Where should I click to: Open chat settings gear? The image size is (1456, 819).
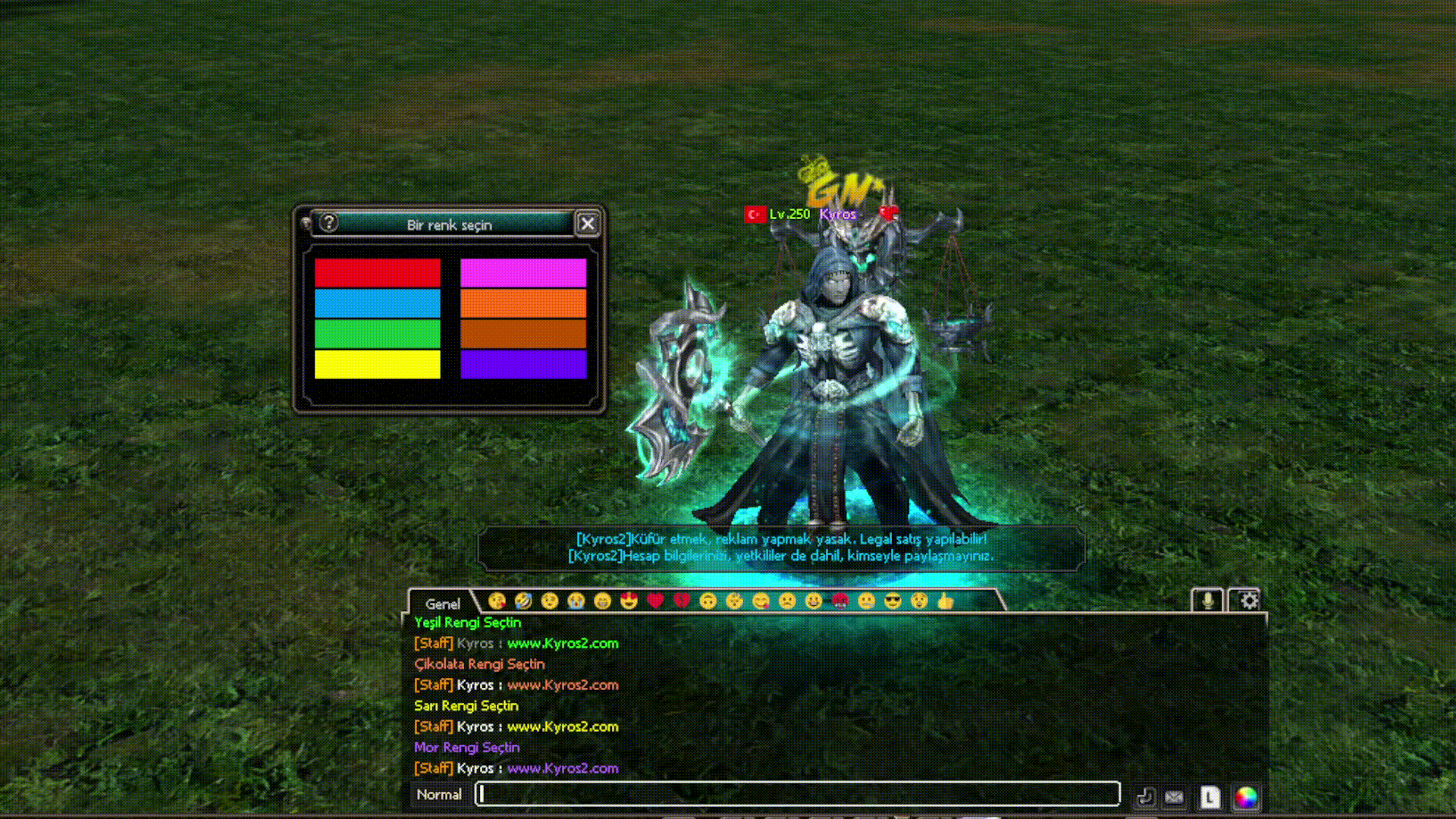pyautogui.click(x=1248, y=601)
